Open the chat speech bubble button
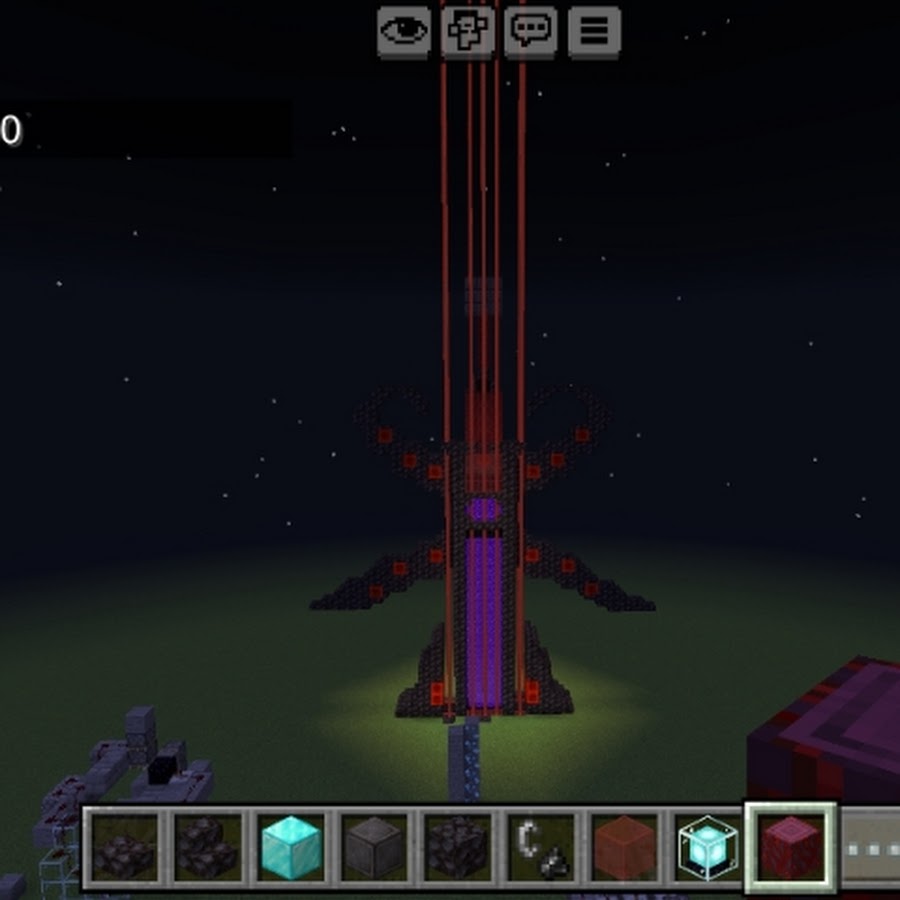The height and width of the screenshot is (900, 900). pyautogui.click(x=530, y=30)
